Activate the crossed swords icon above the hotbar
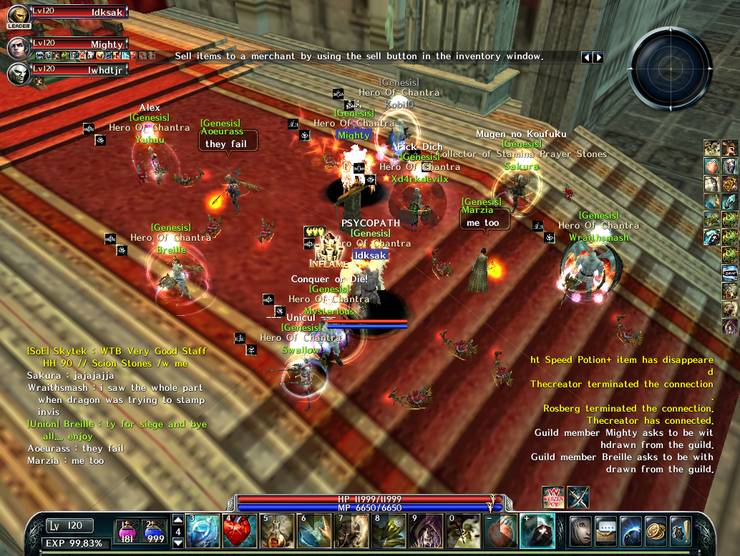The image size is (740, 556). click(579, 497)
